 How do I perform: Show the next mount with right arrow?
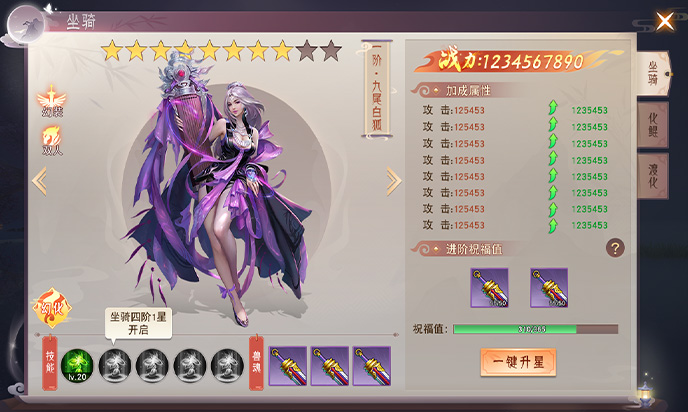pyautogui.click(x=393, y=181)
